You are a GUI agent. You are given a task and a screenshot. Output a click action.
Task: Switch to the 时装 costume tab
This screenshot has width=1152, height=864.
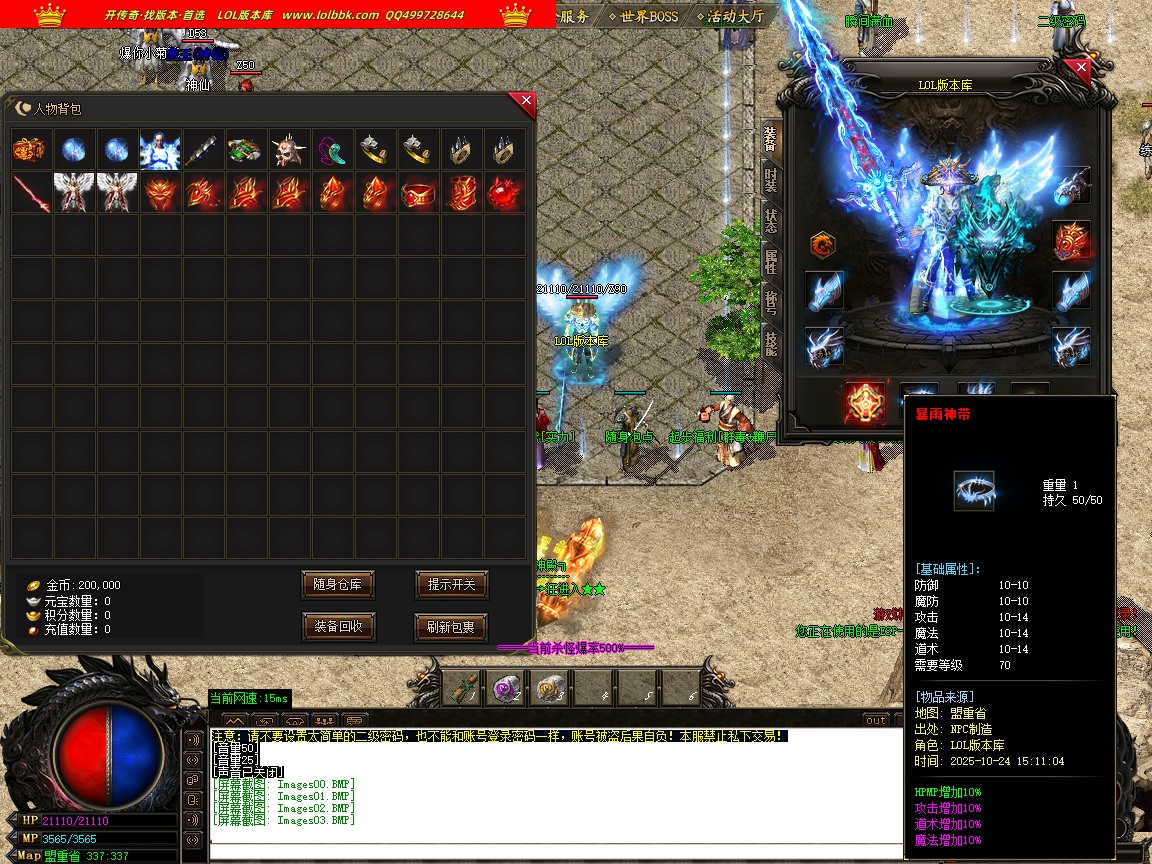click(770, 179)
